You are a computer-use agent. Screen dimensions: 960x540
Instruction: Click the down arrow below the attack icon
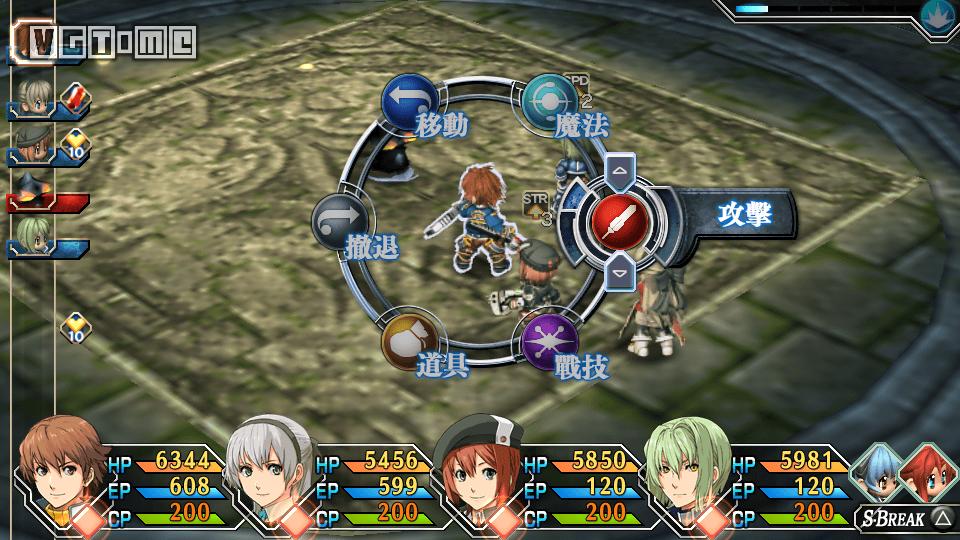[x=618, y=272]
